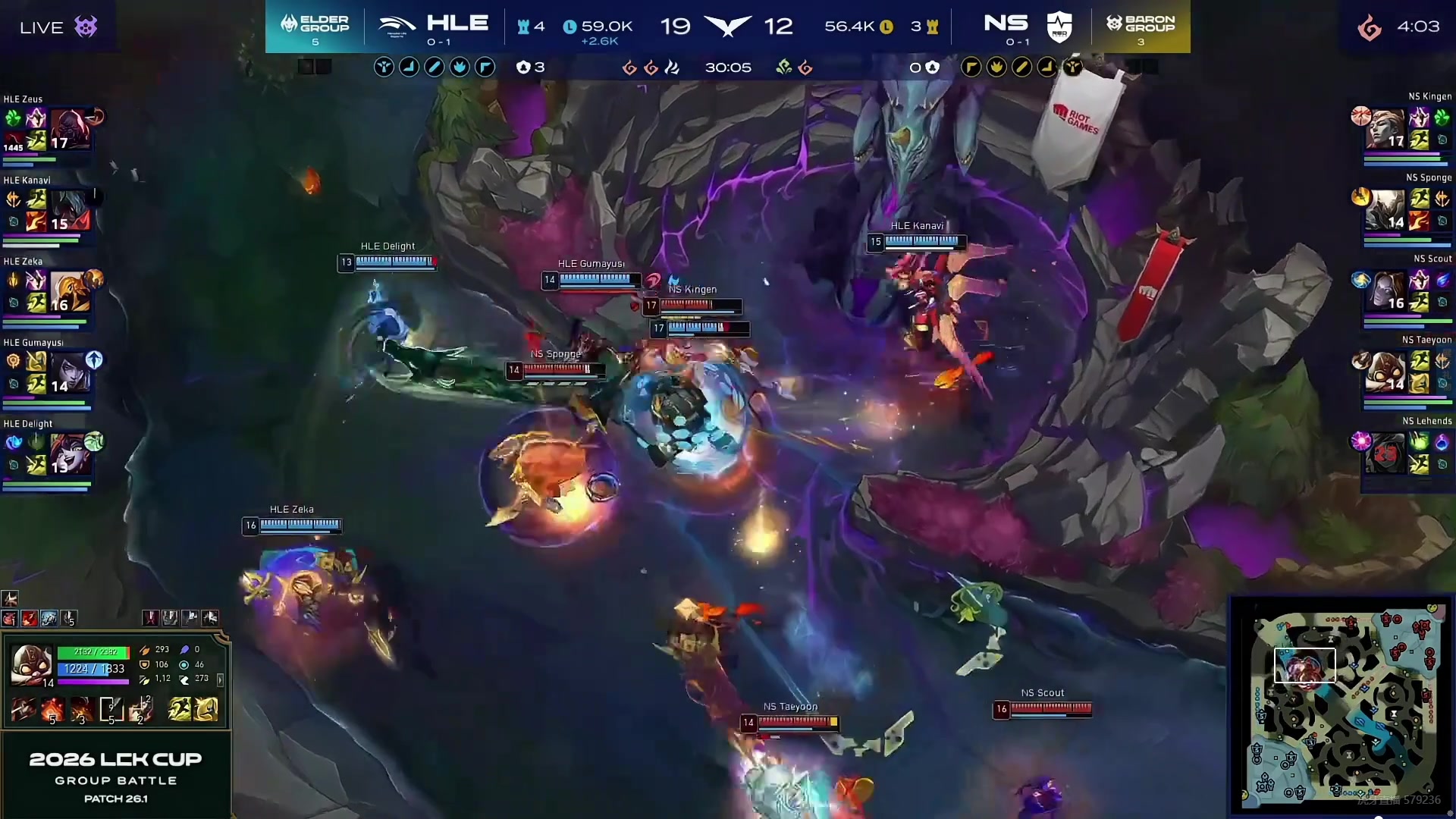Click the HLE team logo in scoreboard
The image size is (1456, 819).
(x=397, y=25)
